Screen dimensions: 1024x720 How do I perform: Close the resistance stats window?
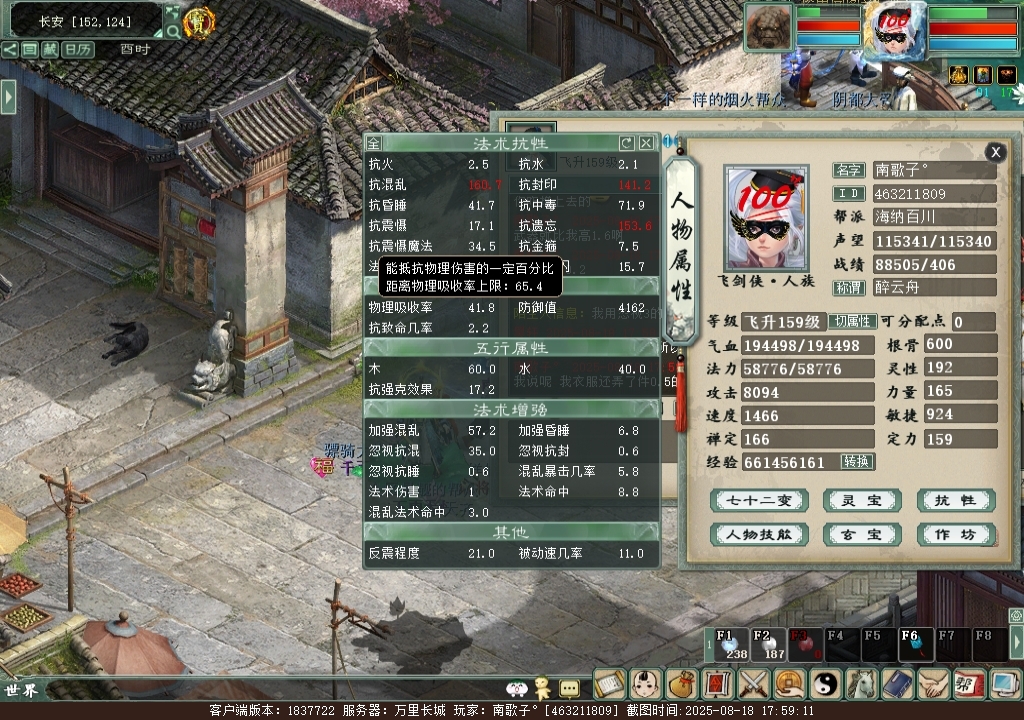click(x=647, y=143)
